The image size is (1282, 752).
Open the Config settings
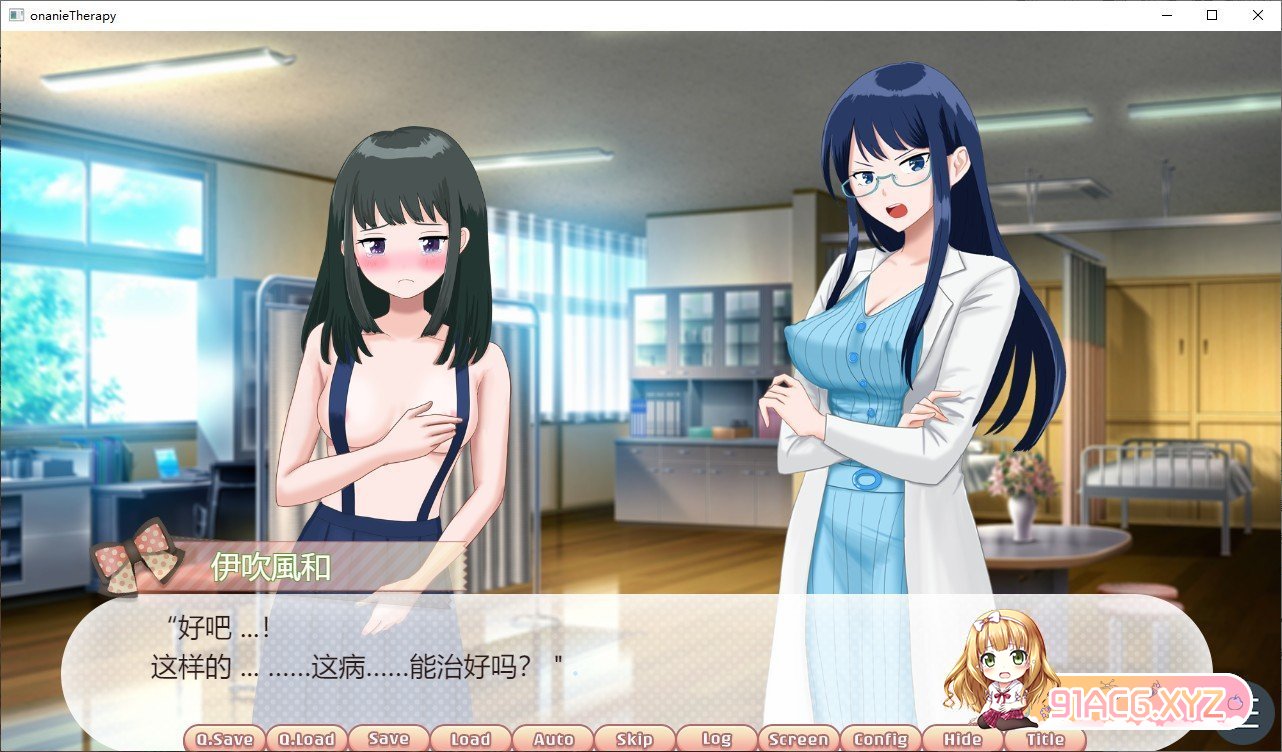pyautogui.click(x=880, y=739)
